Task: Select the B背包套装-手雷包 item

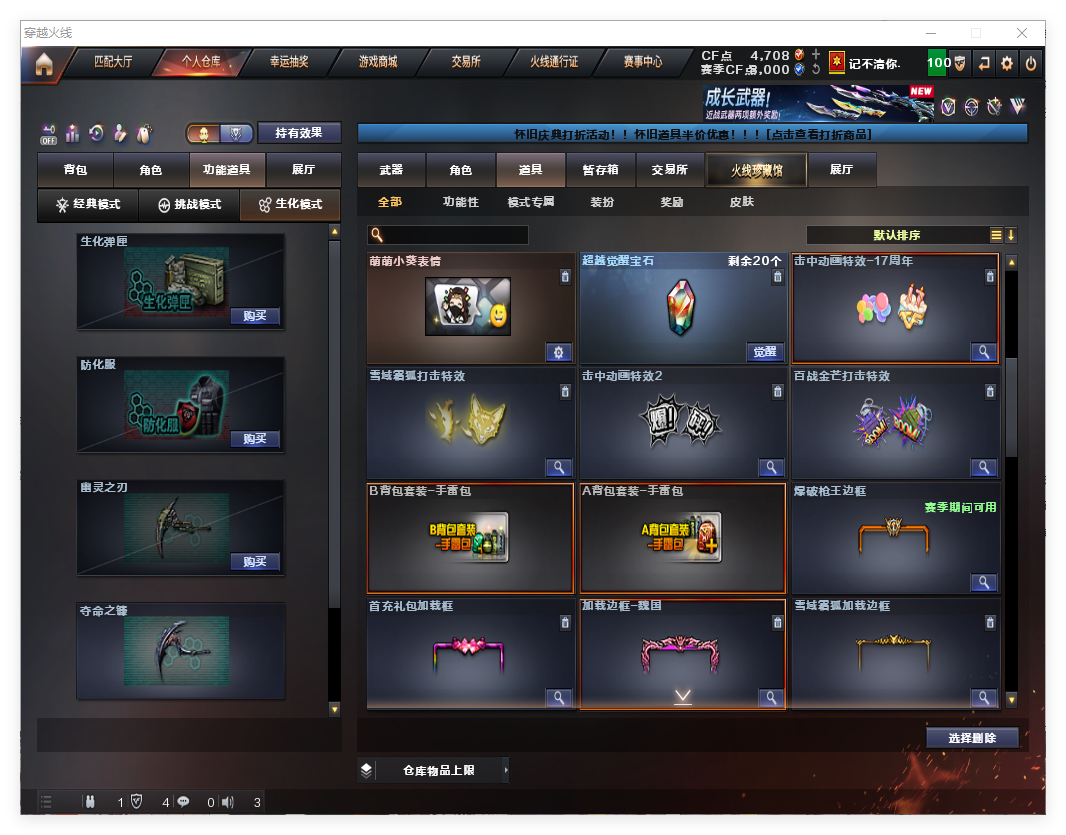Action: pyautogui.click(x=470, y=538)
